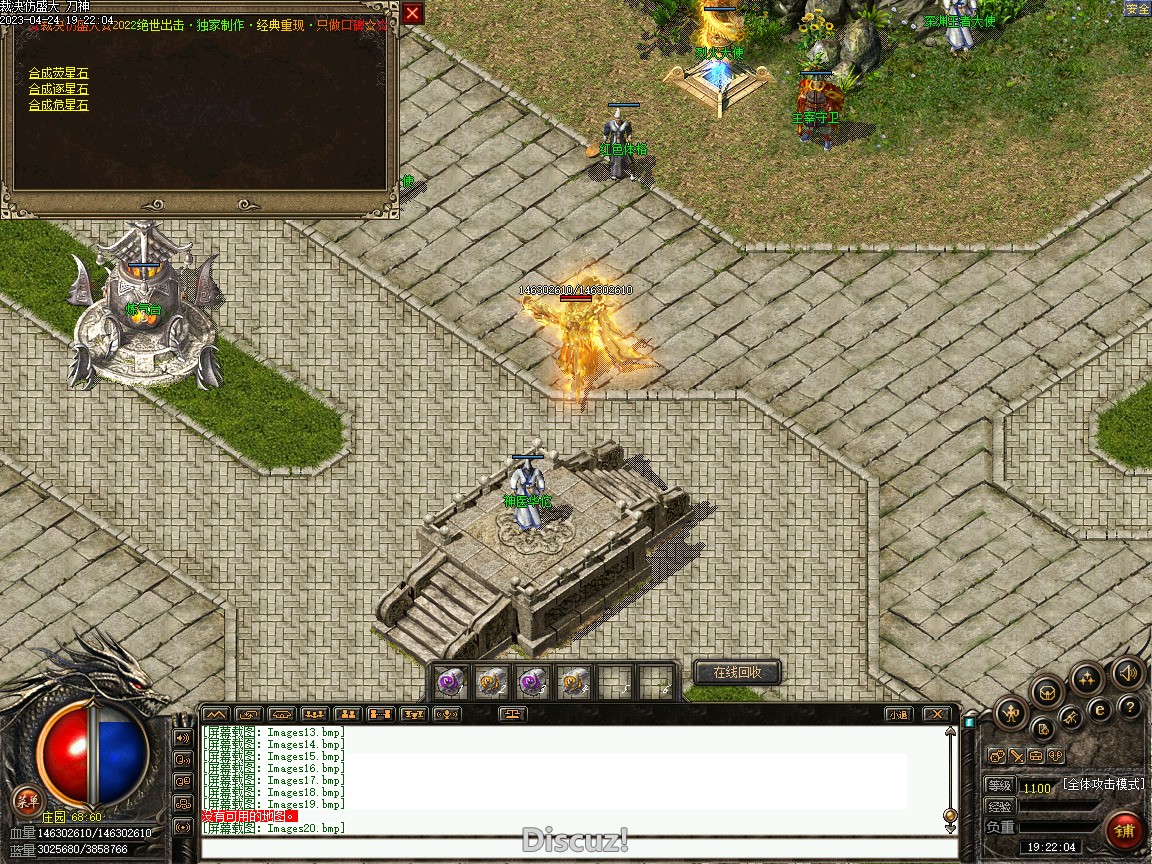This screenshot has height=864, width=1152.
Task: Toggle sound with the speaker orb icon
Action: [x=1129, y=672]
